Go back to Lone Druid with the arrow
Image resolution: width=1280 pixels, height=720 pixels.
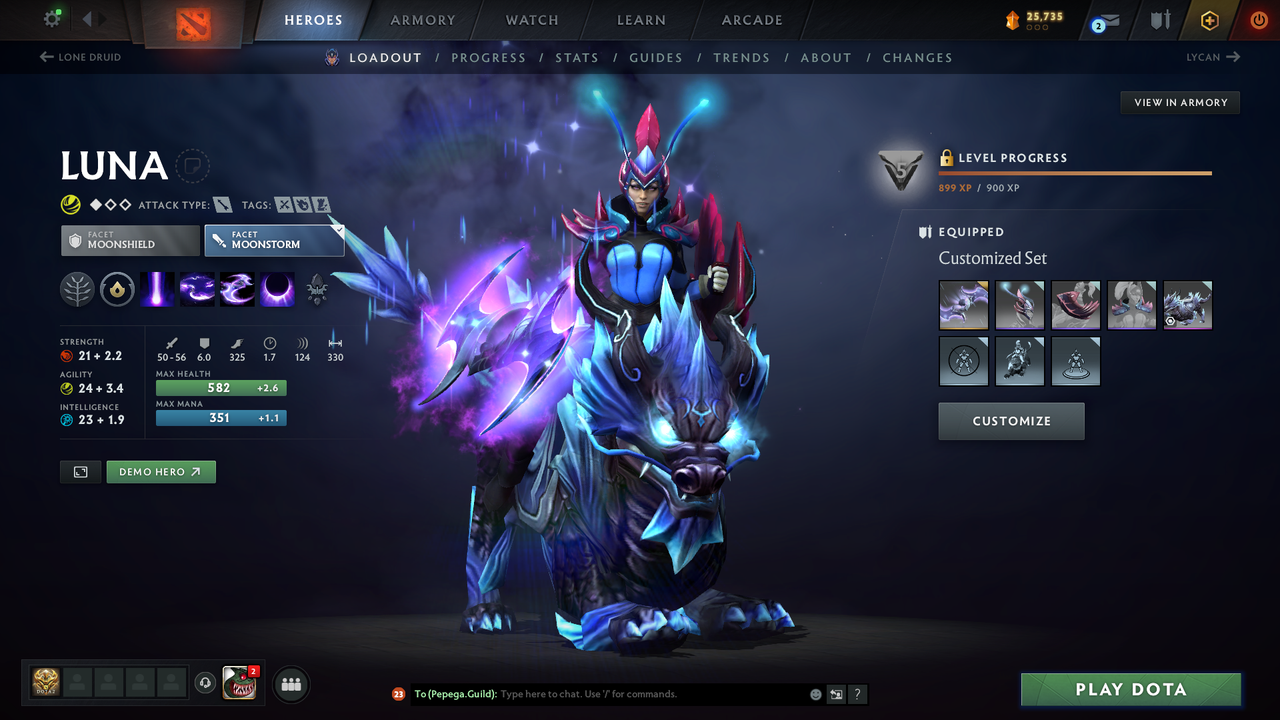[80, 57]
